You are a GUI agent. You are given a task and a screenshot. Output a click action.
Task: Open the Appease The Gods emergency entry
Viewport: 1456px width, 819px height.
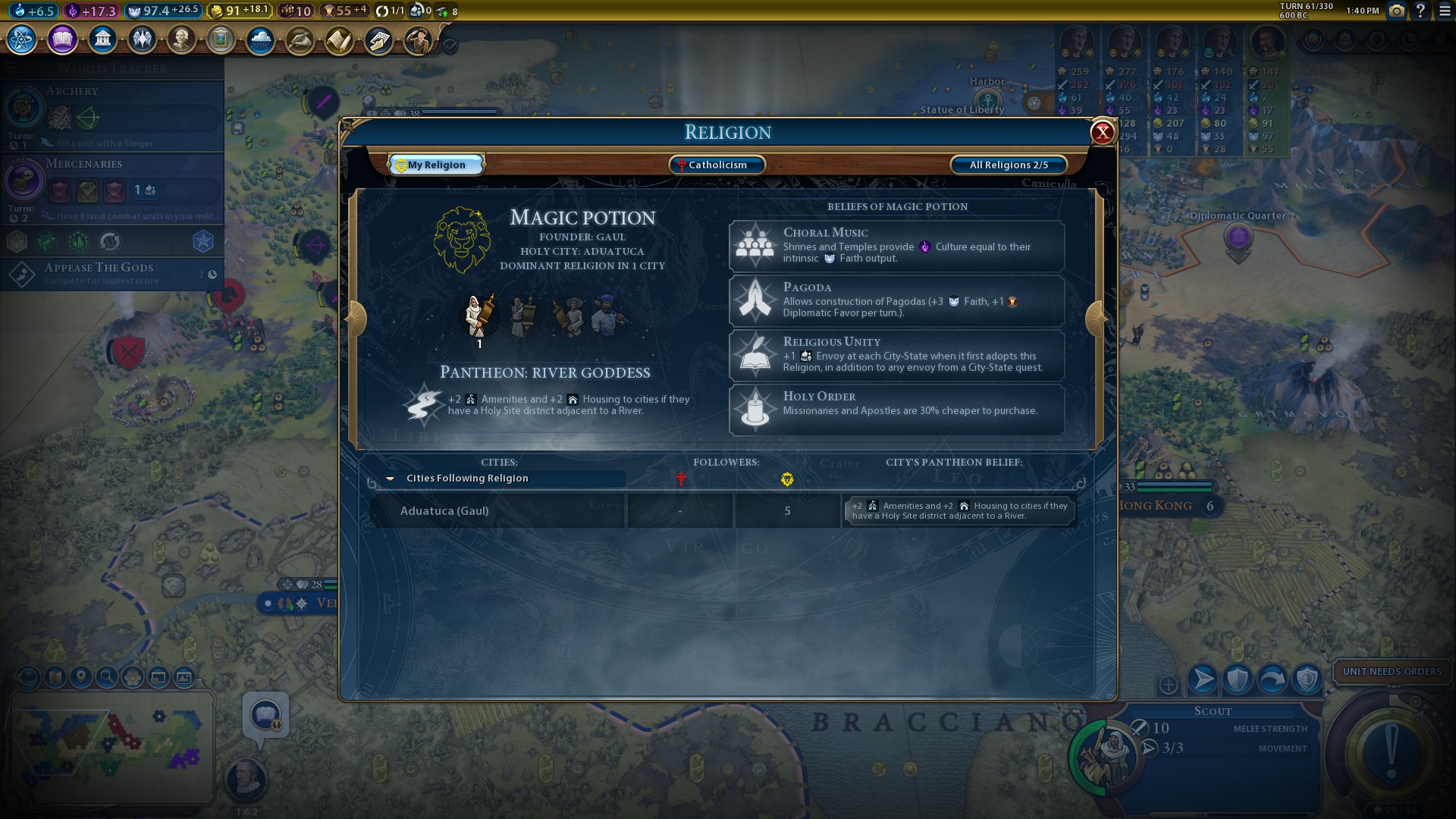114,273
